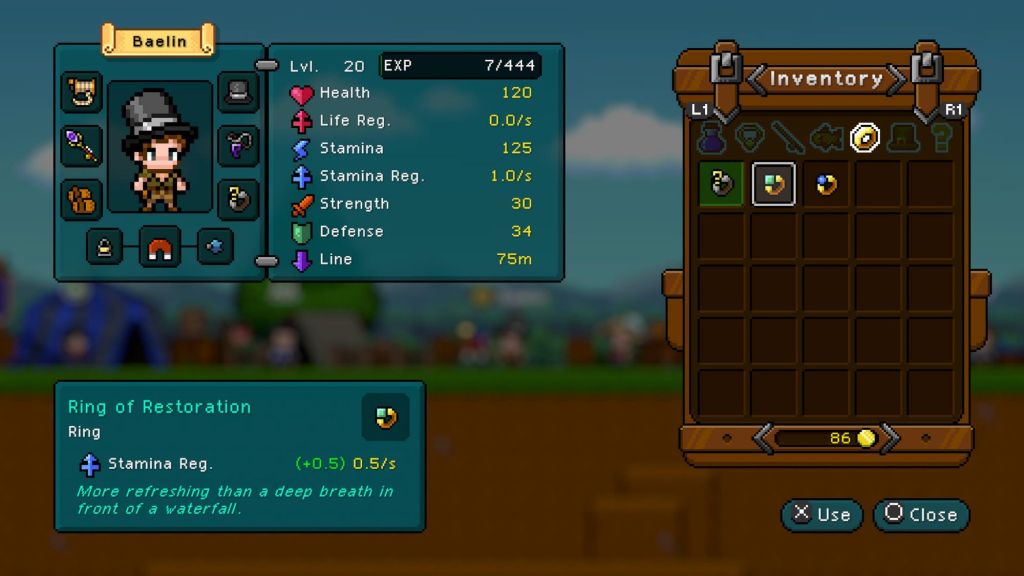Select the equipped top hat slot
This screenshot has width=1024, height=576.
238,93
